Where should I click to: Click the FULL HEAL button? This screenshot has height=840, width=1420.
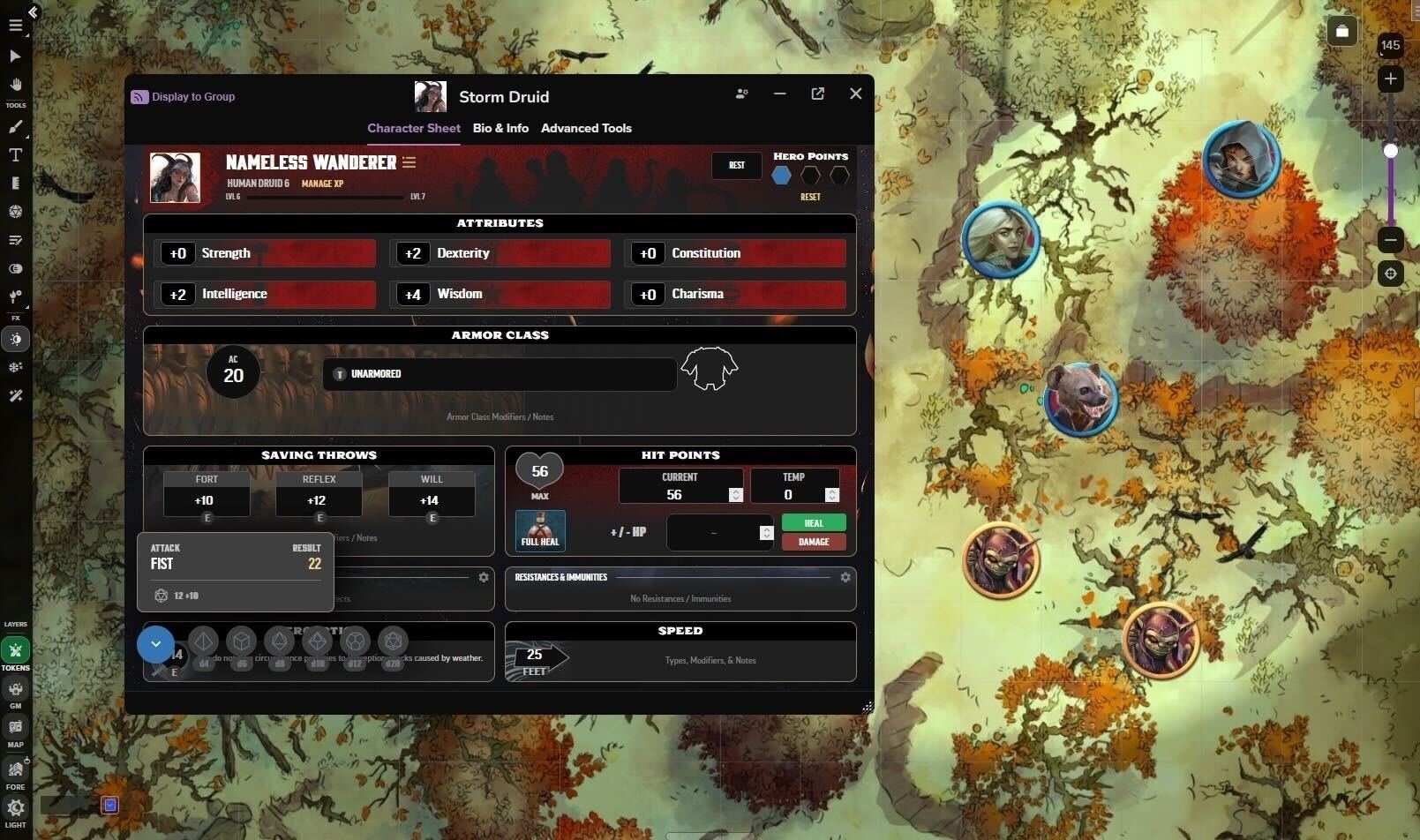coord(539,530)
